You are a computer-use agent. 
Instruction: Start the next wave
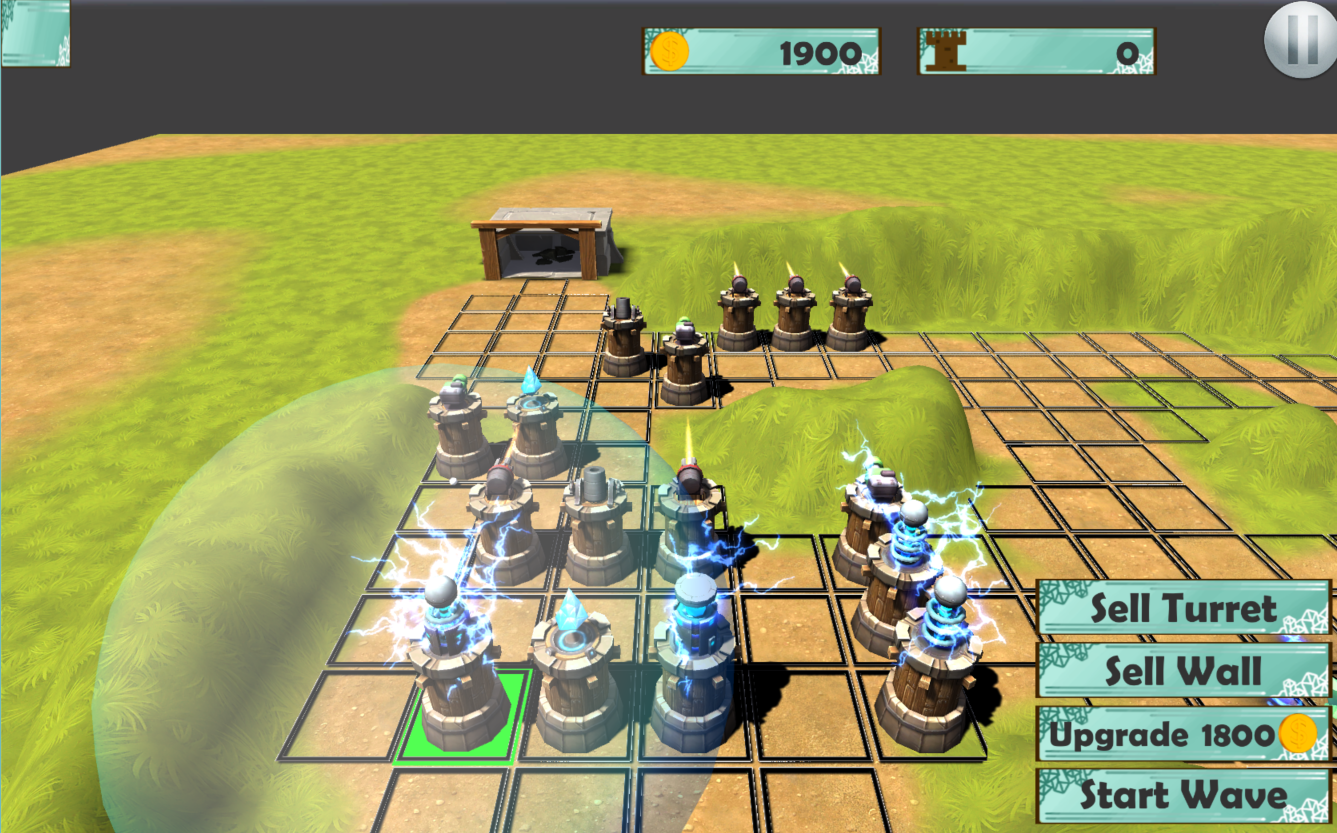click(x=1183, y=796)
